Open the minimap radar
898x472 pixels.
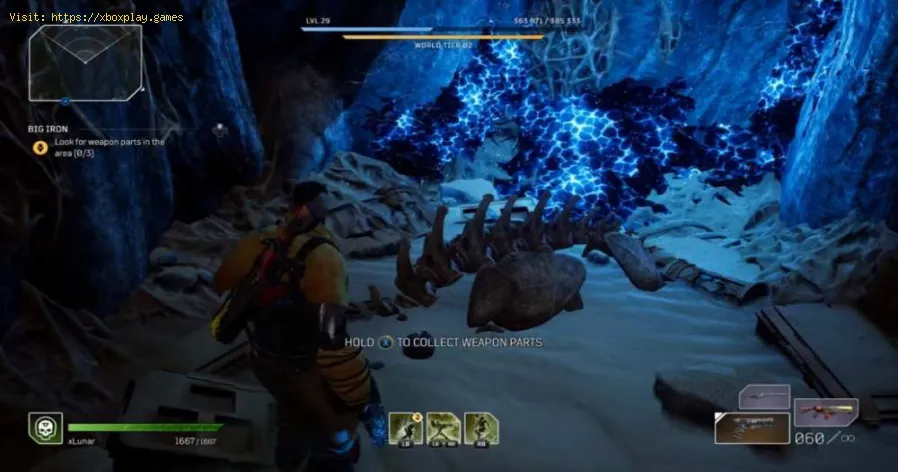(85, 62)
